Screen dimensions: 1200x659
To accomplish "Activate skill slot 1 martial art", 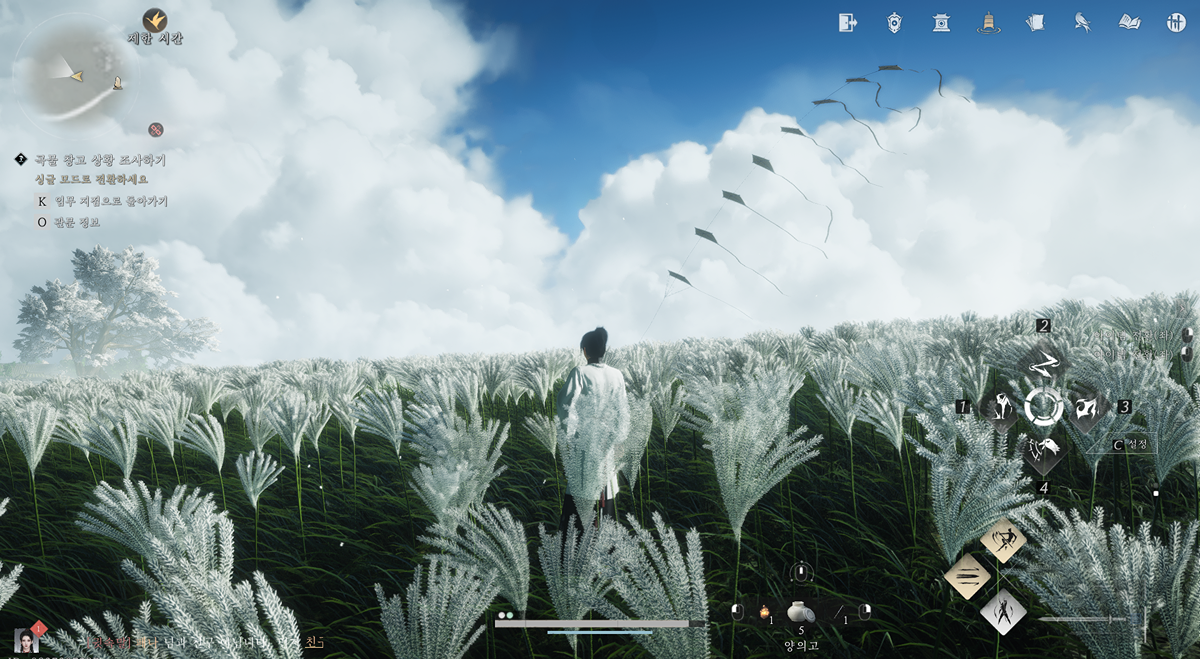I will tap(999, 407).
